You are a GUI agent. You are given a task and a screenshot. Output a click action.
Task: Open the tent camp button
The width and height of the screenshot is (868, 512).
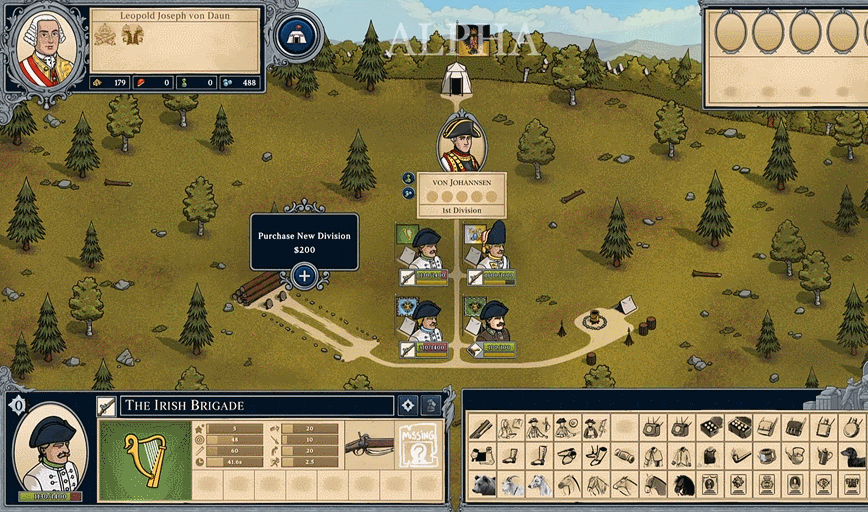pyautogui.click(x=295, y=36)
